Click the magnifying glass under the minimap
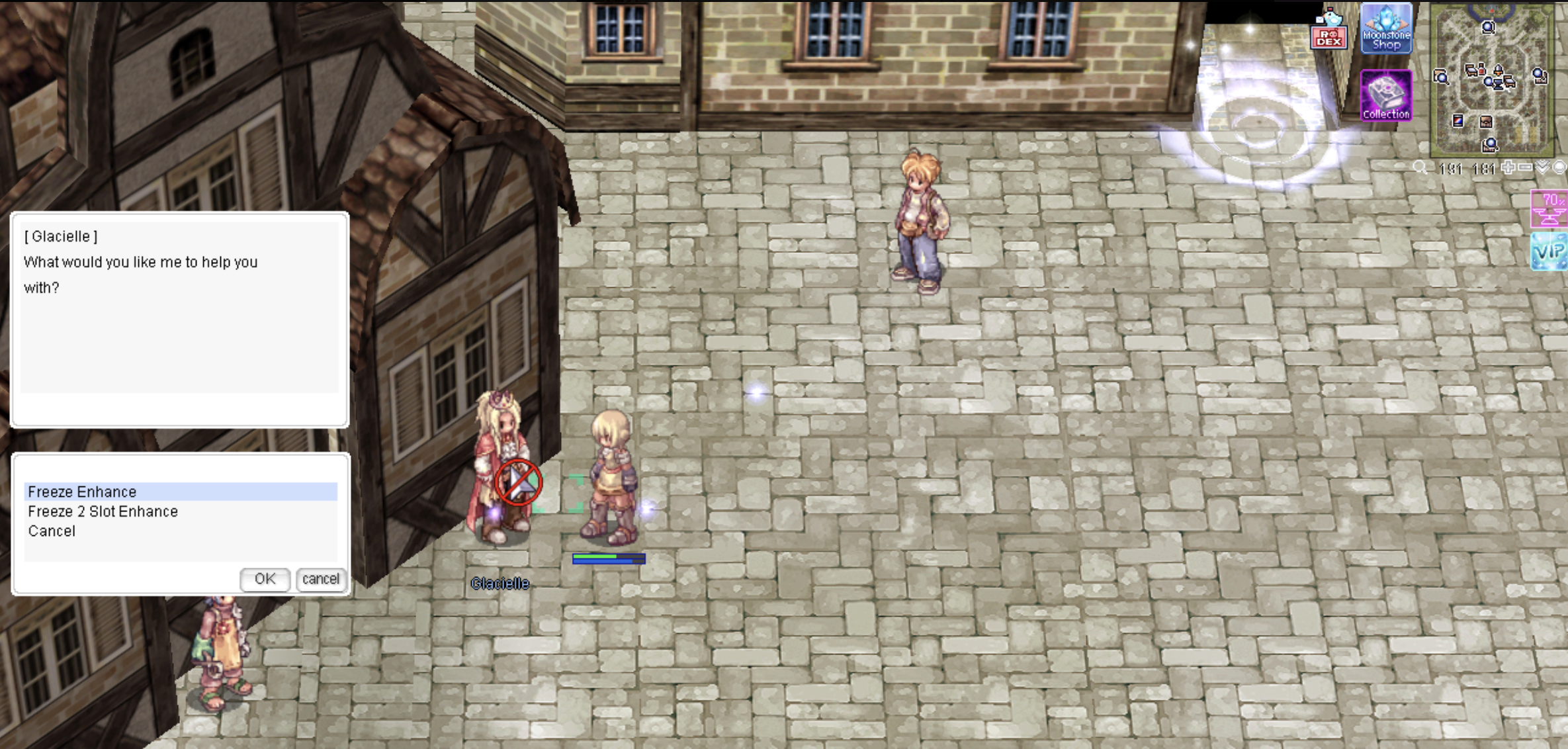Screen dimensions: 1568x749 (x=1420, y=167)
